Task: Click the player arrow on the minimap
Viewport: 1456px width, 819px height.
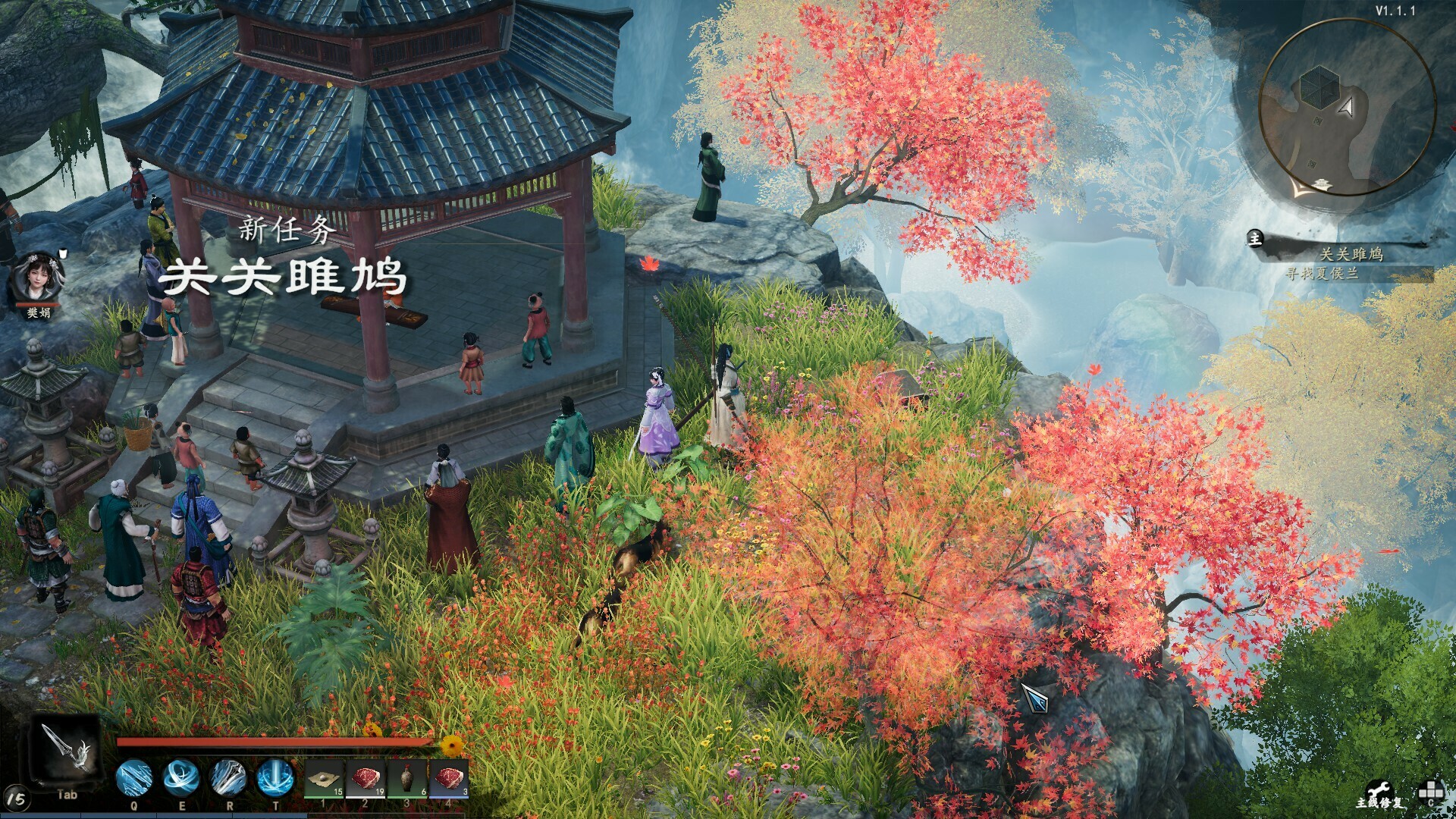Action: [x=1347, y=106]
